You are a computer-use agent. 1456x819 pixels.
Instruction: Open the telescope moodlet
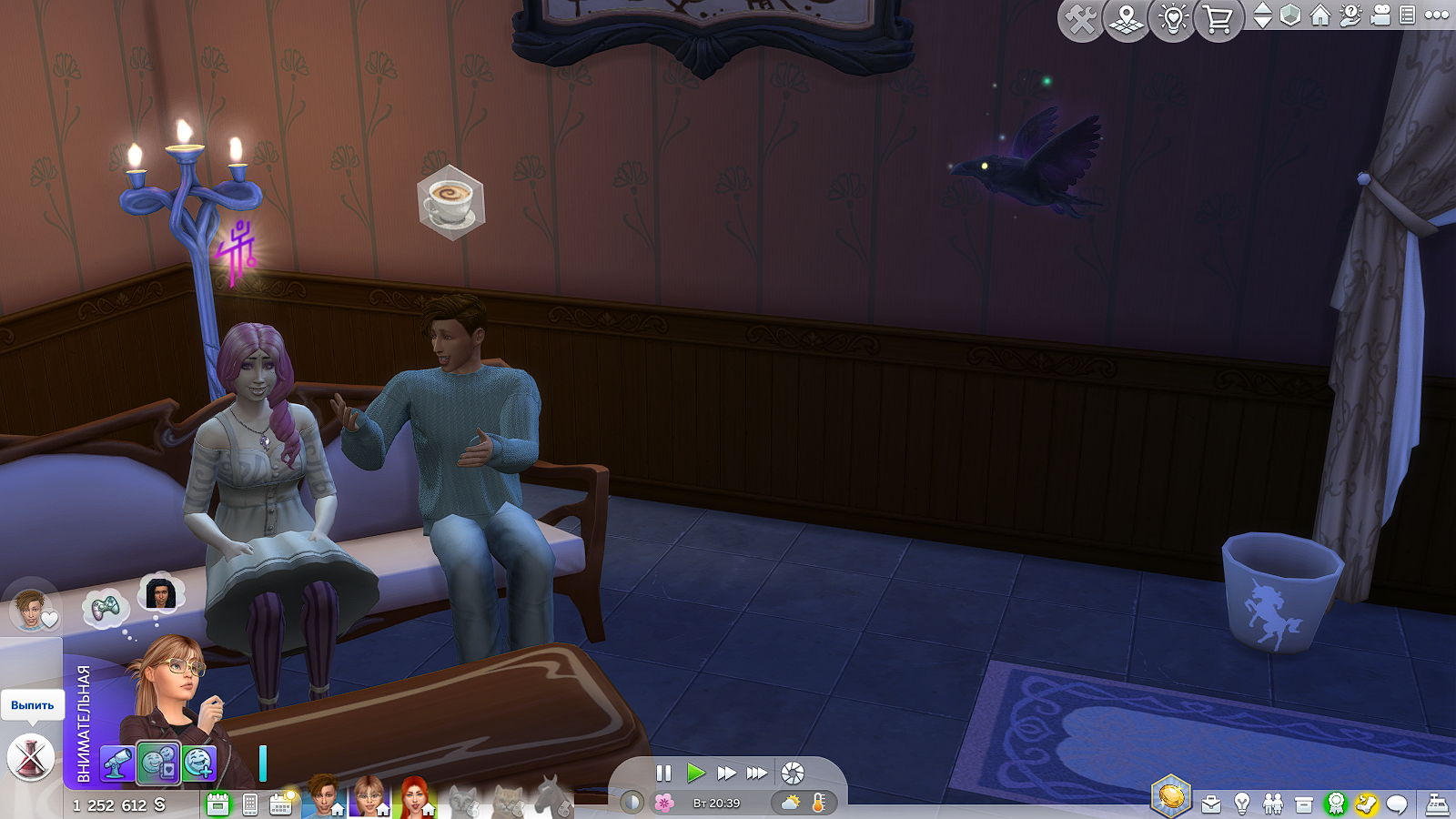[x=117, y=763]
